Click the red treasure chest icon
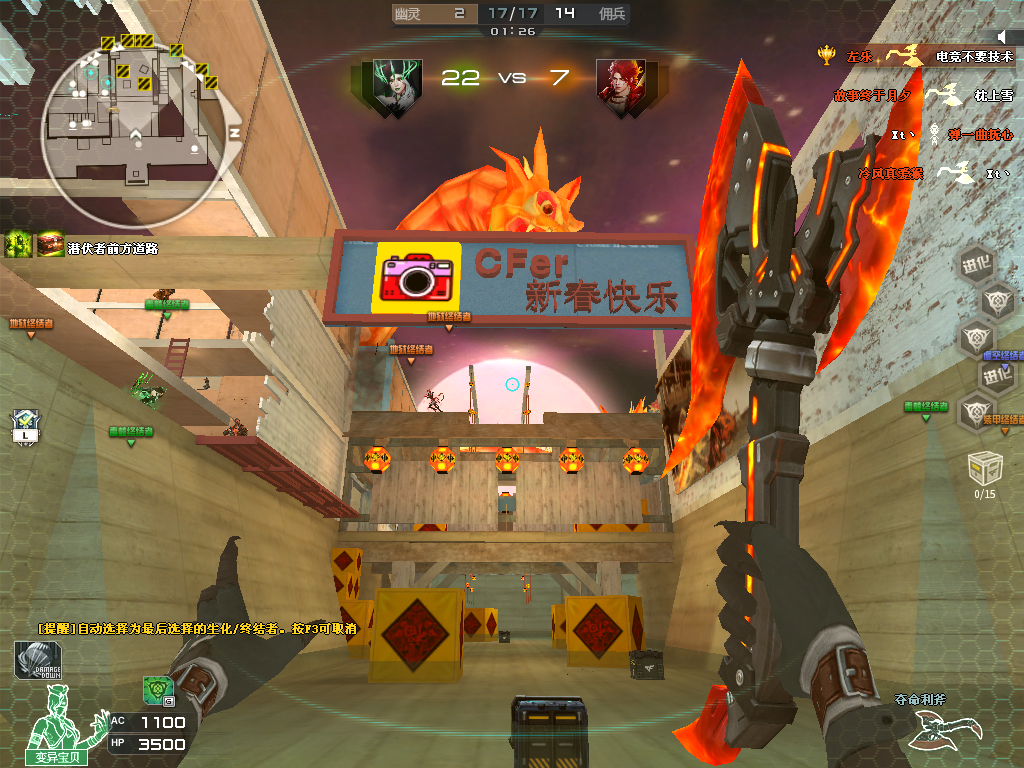The height and width of the screenshot is (768, 1024). [50, 244]
